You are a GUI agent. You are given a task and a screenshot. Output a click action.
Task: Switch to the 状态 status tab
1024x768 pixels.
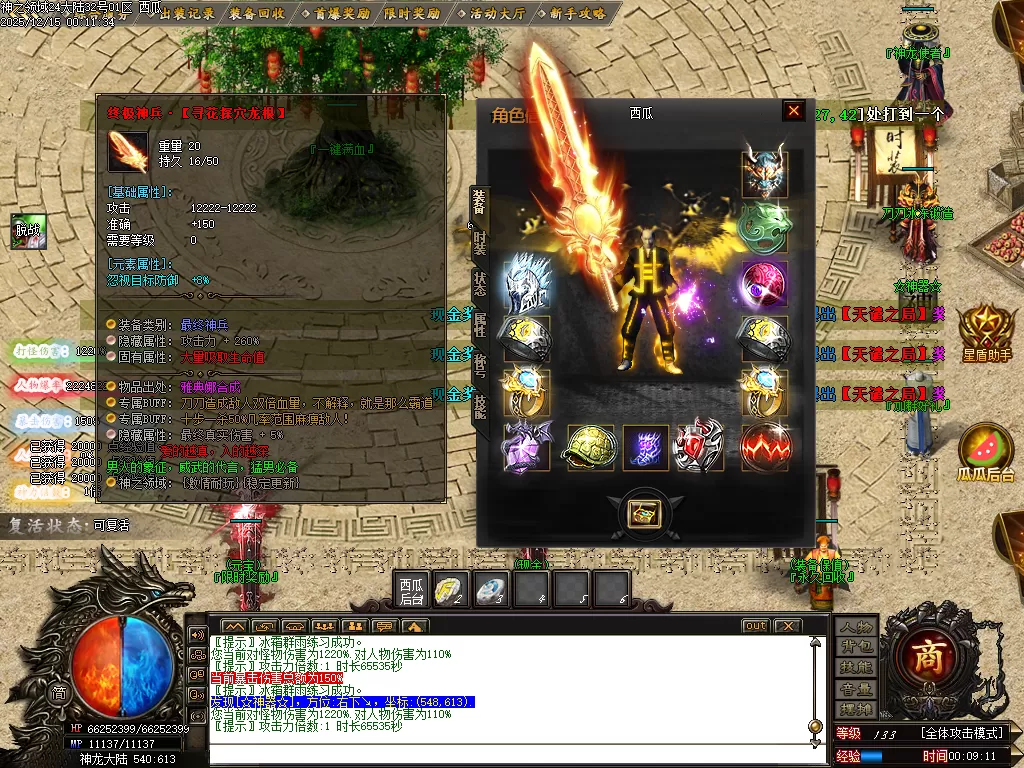[479, 284]
